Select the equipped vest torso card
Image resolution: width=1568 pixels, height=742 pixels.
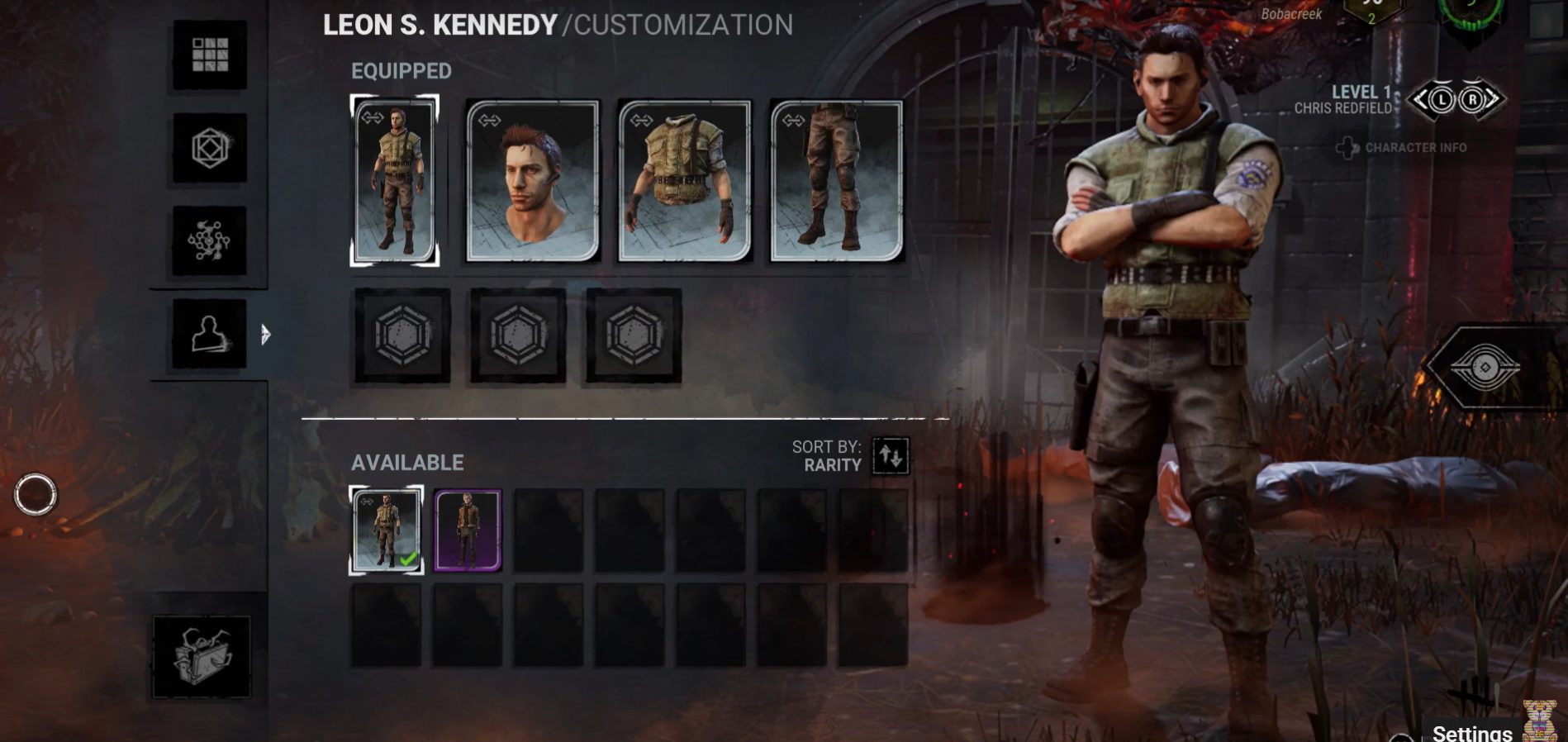pos(685,181)
